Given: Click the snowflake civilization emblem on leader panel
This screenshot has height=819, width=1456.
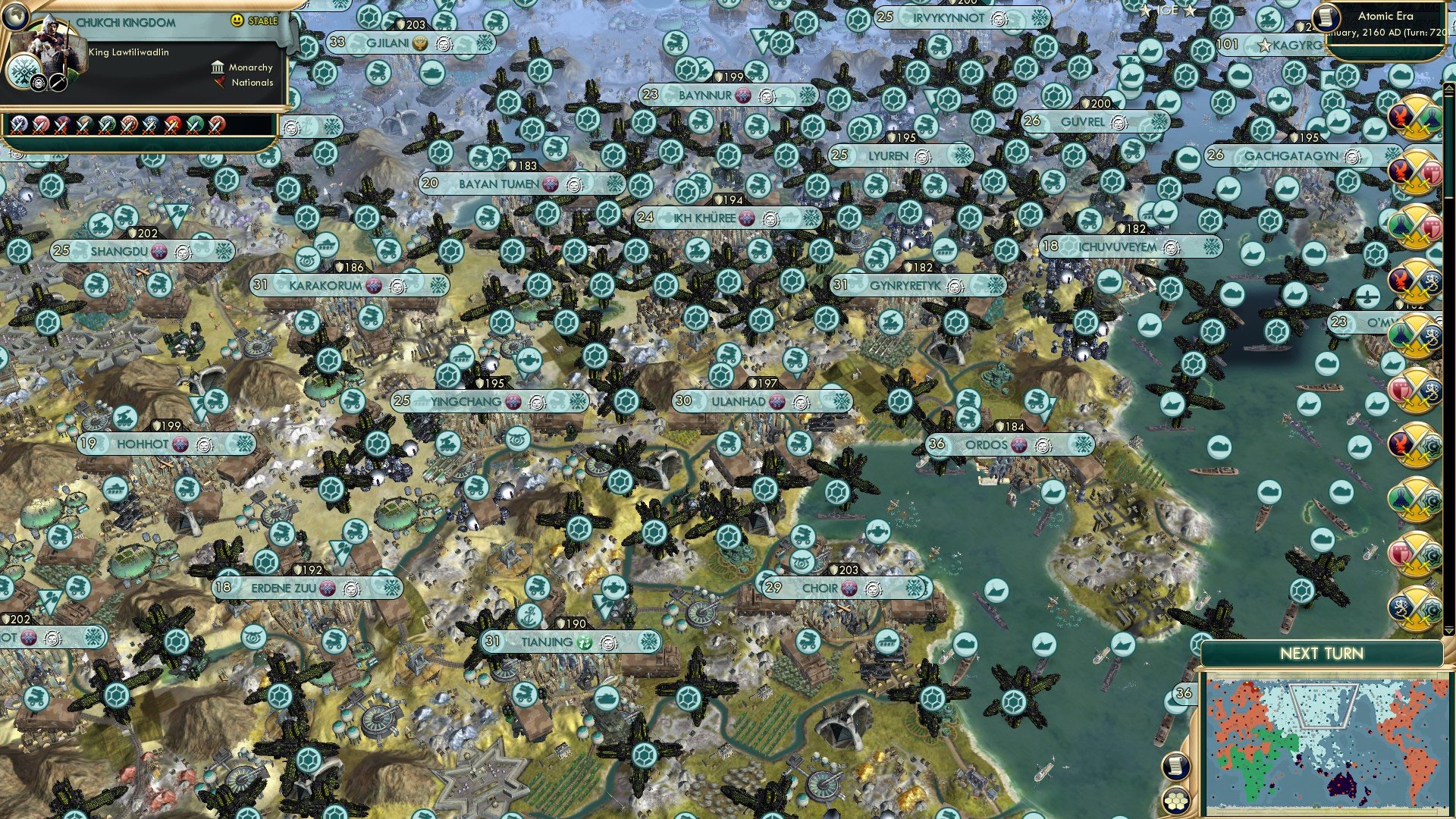Looking at the screenshot, I should pyautogui.click(x=24, y=70).
